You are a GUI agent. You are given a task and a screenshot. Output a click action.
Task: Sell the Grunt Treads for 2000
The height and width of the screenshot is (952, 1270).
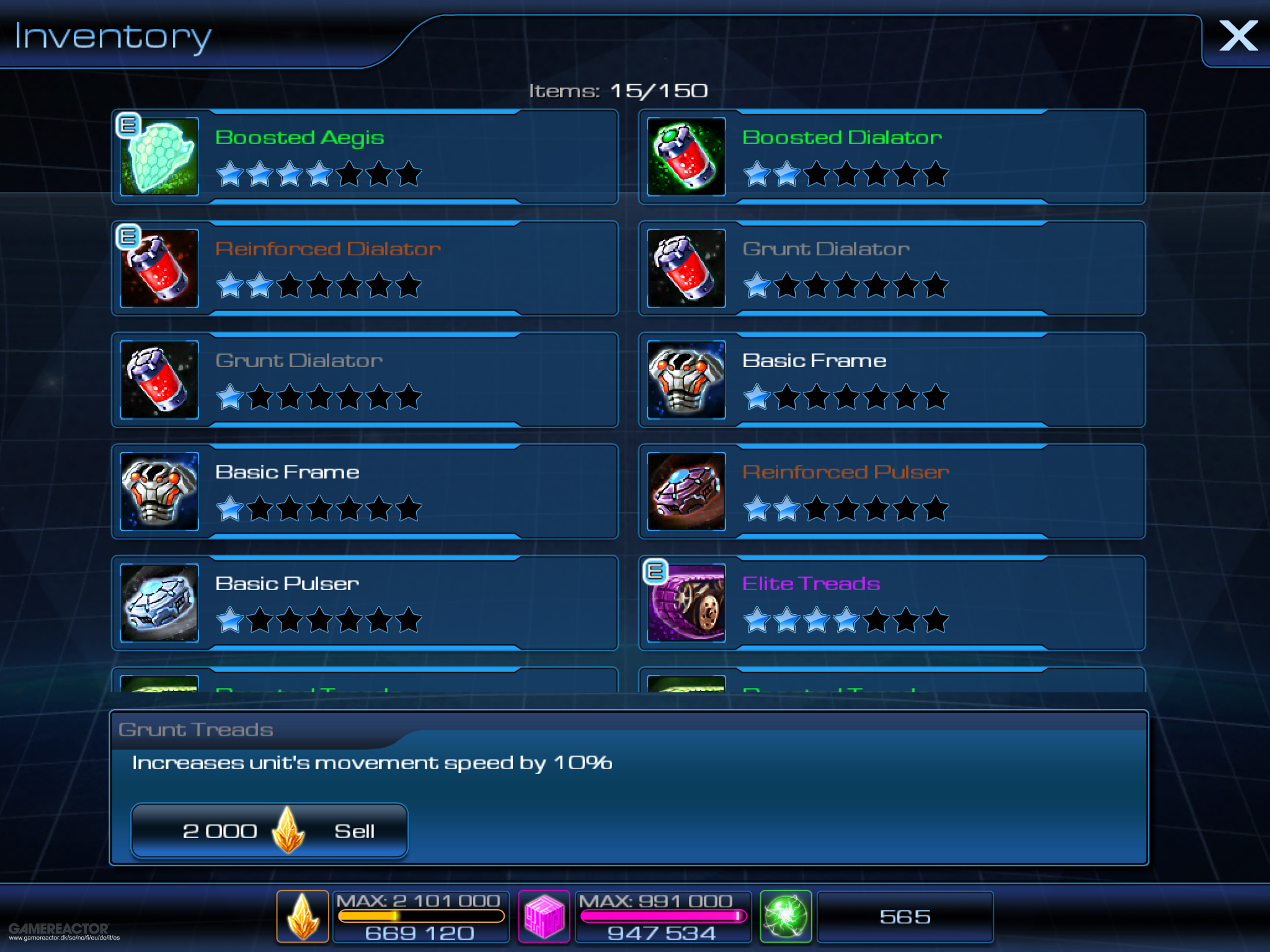point(269,831)
